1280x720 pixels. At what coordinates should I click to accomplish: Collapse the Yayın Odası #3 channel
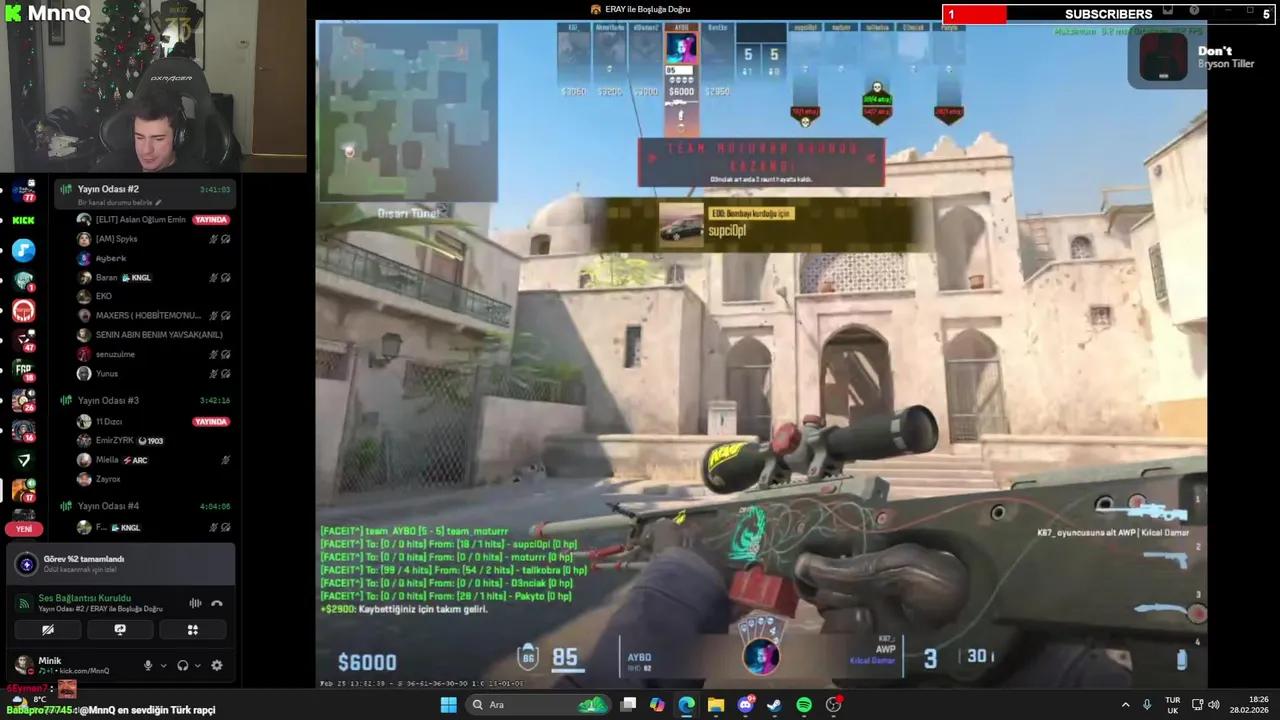pyautogui.click(x=107, y=400)
